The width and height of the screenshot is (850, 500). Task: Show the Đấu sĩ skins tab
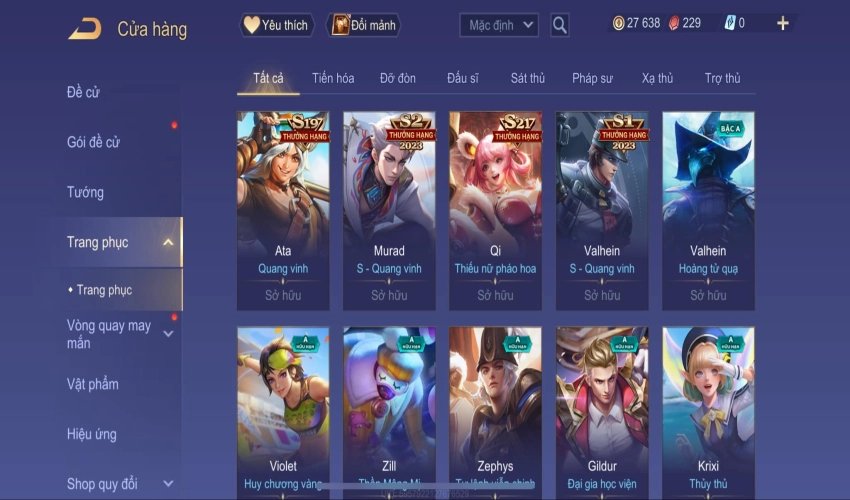coord(463,78)
